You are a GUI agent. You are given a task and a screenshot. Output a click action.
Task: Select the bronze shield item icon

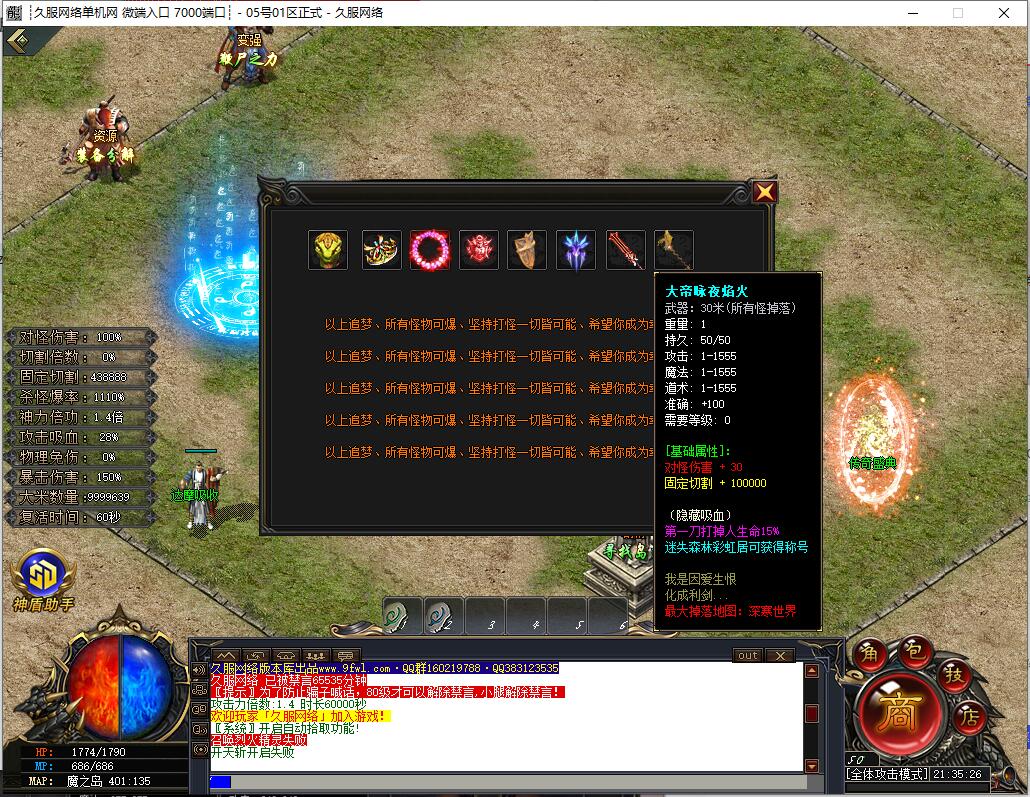click(x=527, y=250)
